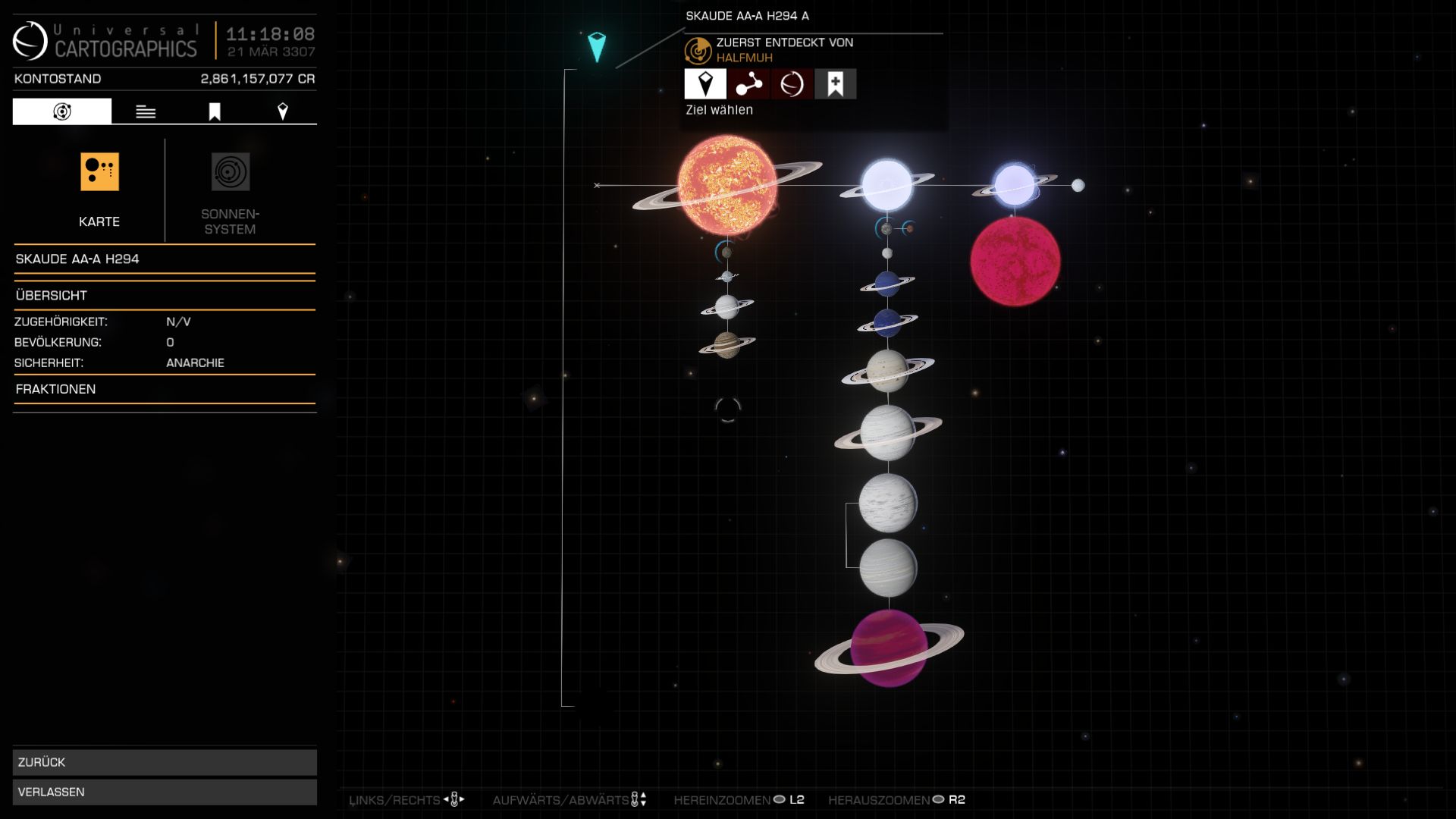The height and width of the screenshot is (819, 1456).
Task: Switch to the list lines tab
Action: click(146, 111)
